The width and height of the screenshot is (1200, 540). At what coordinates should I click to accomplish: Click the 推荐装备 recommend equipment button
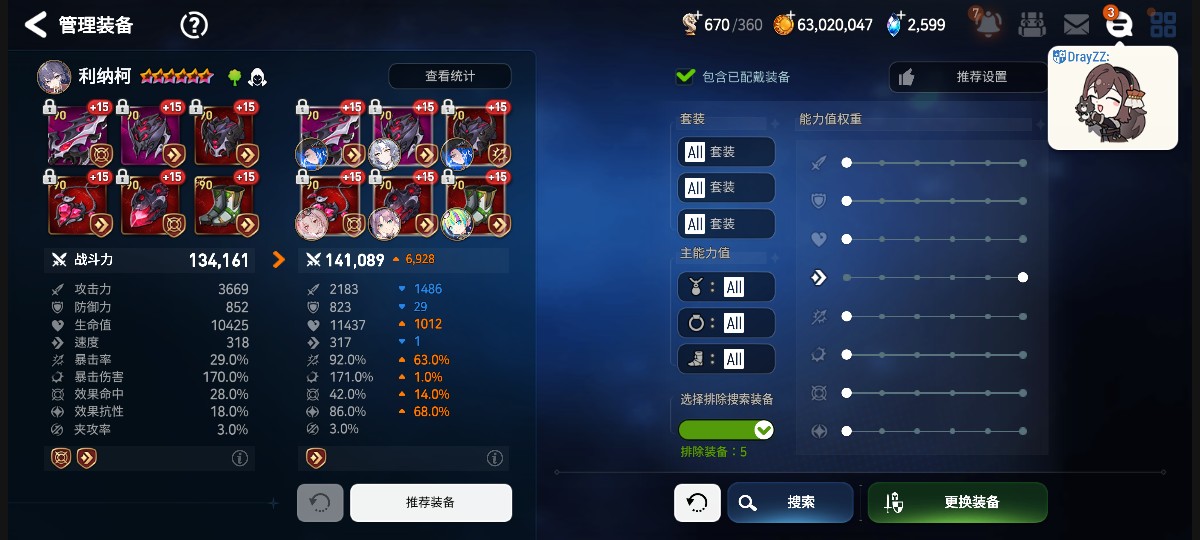[x=430, y=502]
